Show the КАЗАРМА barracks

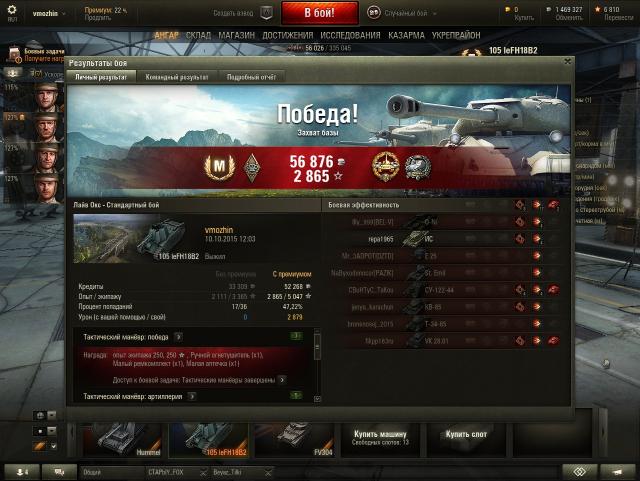pos(406,35)
